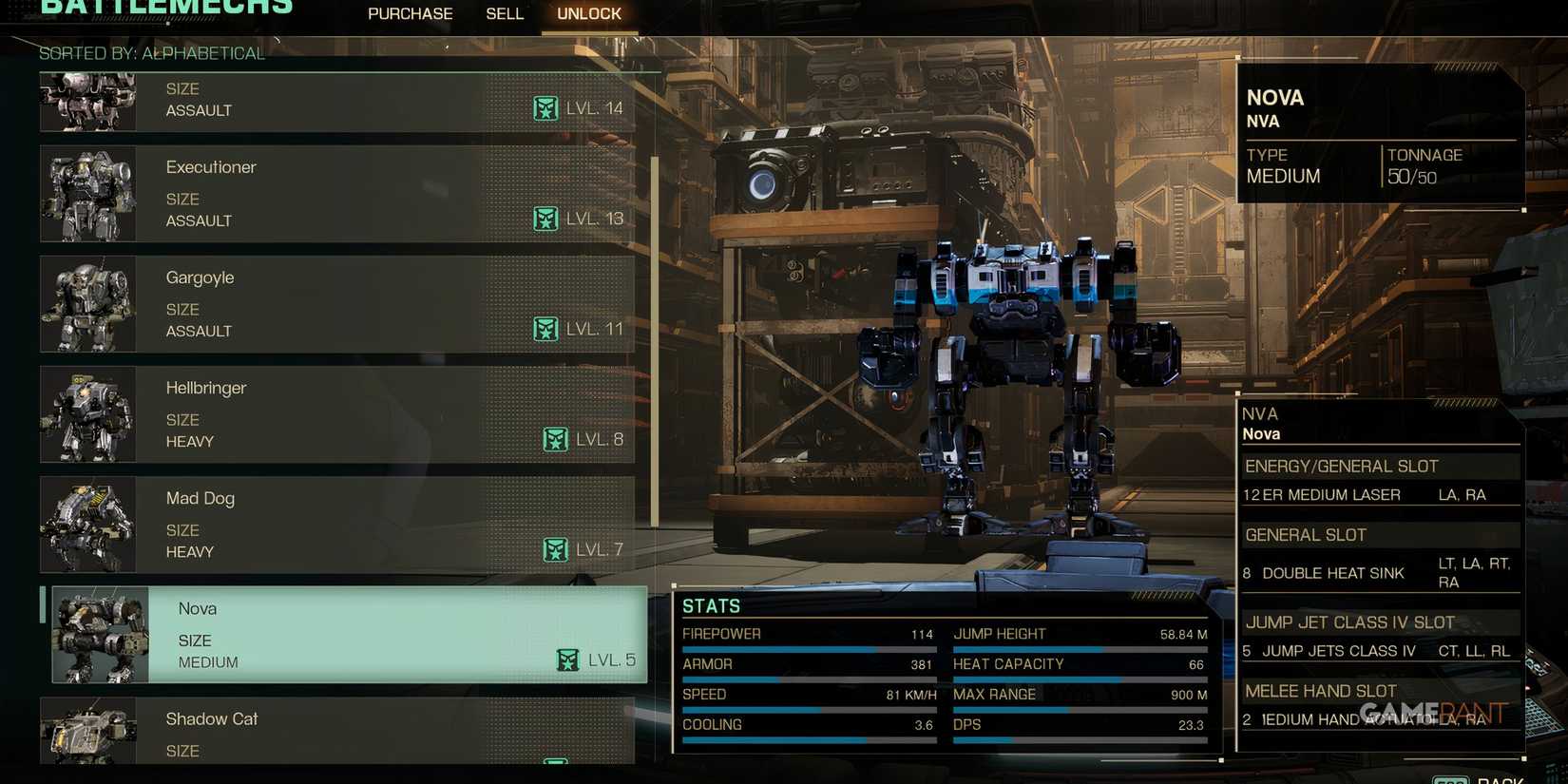1568x784 pixels.
Task: Select the Hellbringer mech portrait
Action: pyautogui.click(x=88, y=414)
